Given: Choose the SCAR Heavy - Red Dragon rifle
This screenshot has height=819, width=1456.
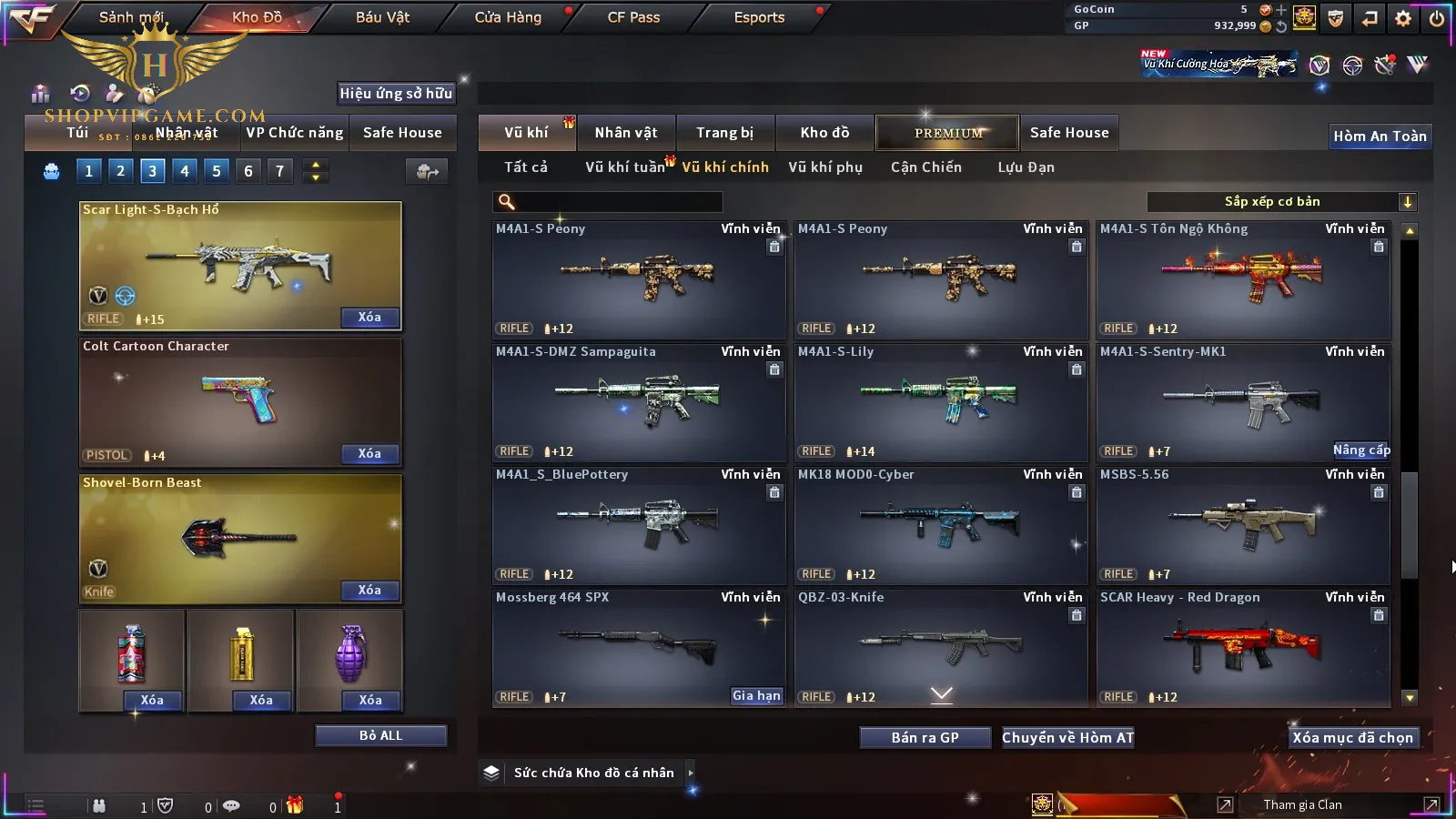Looking at the screenshot, I should 1243,647.
